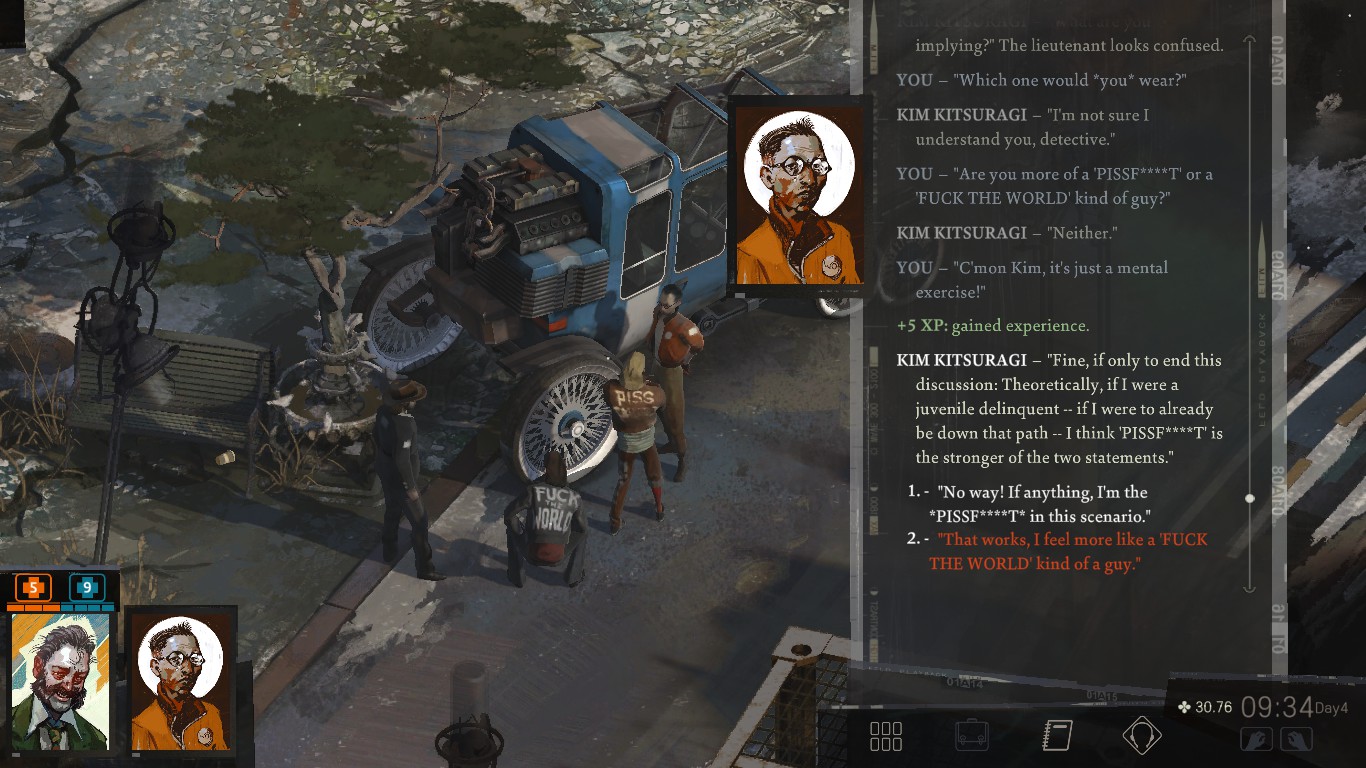The height and width of the screenshot is (768, 1366).
Task: Click Kim Kitsuragi's large dialogue portrait
Action: pos(797,195)
